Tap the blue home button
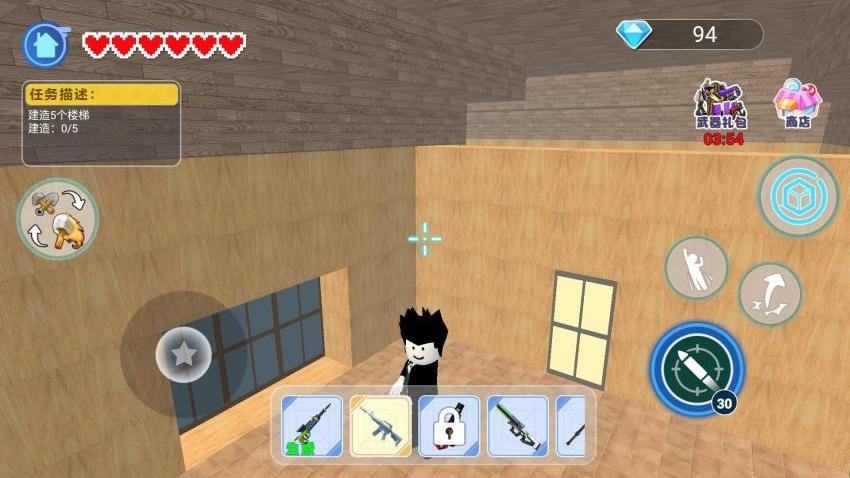Screen dimensions: 850x478 click(45, 44)
